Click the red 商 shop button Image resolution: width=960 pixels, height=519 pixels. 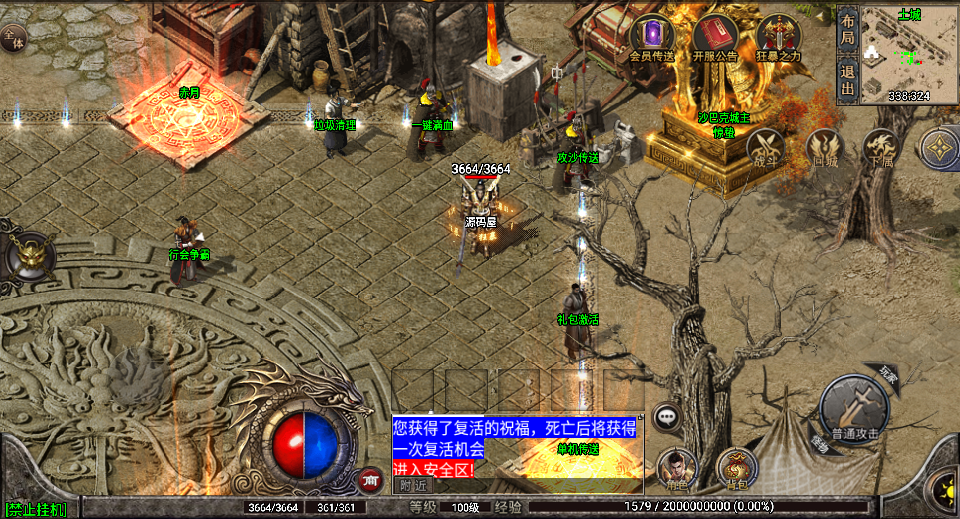371,480
